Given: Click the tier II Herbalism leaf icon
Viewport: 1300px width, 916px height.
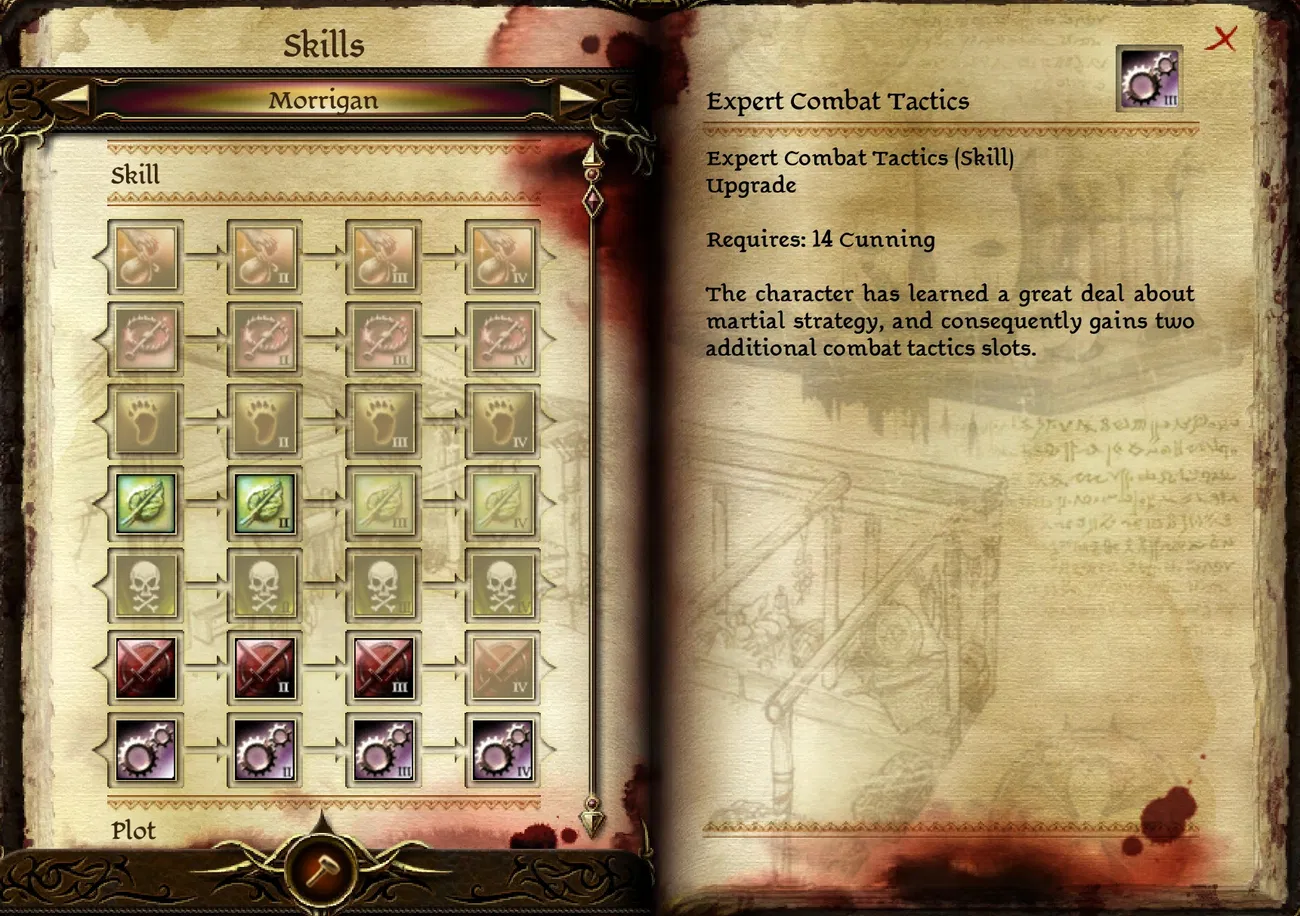Looking at the screenshot, I should [x=265, y=504].
